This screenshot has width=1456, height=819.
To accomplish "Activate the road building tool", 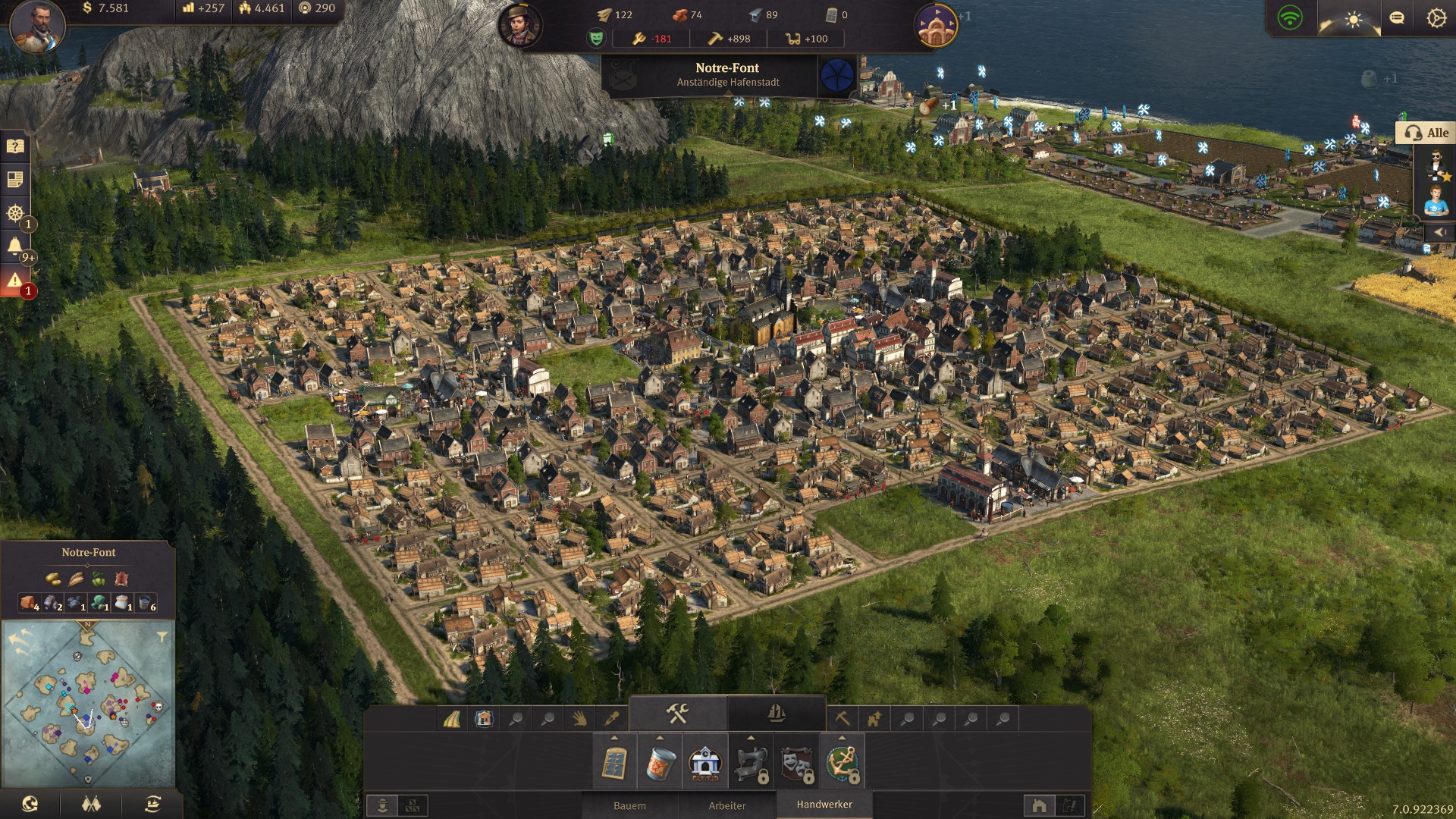I will 452,719.
